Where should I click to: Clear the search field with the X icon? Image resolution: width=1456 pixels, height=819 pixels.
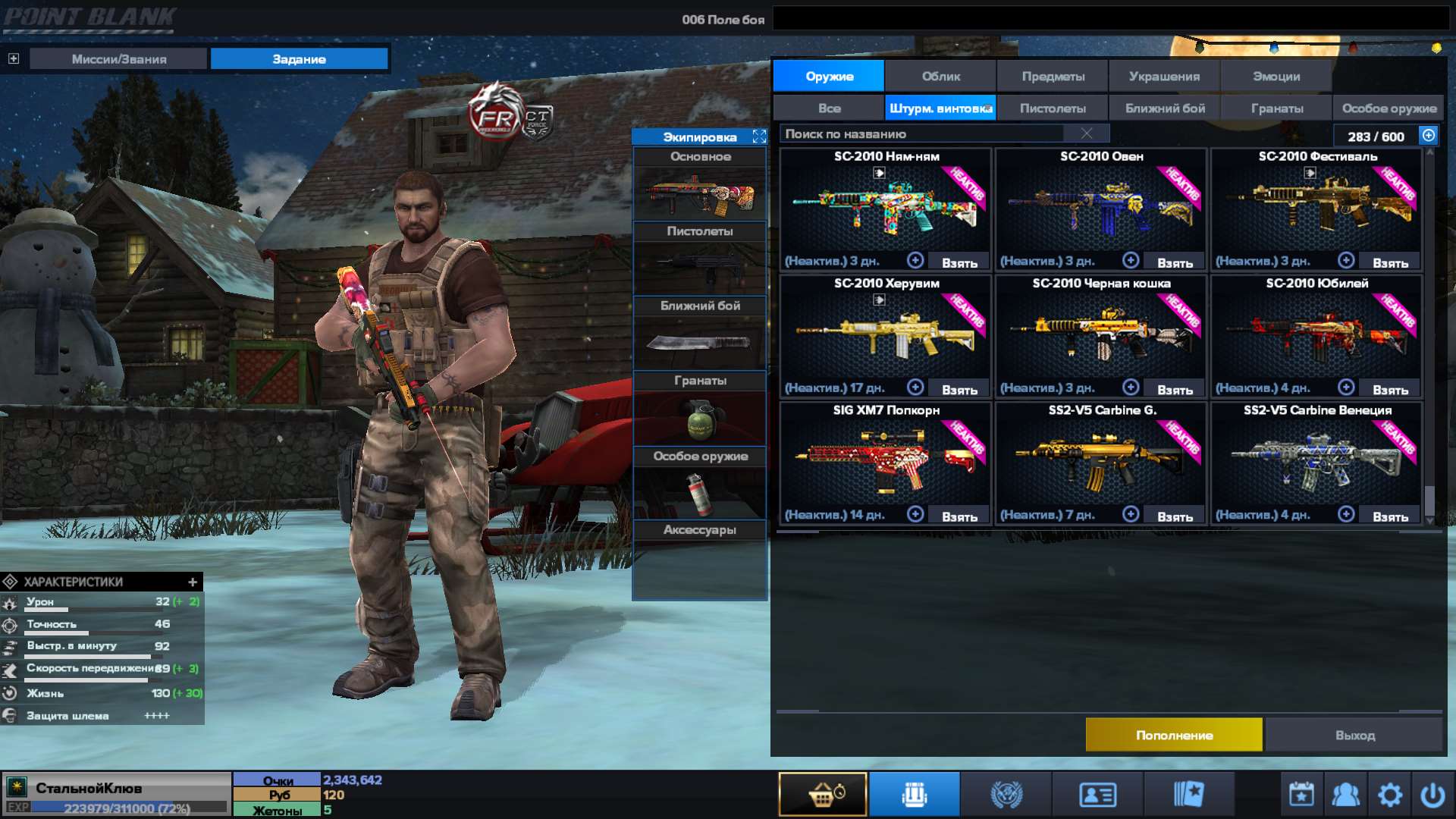coord(1086,133)
